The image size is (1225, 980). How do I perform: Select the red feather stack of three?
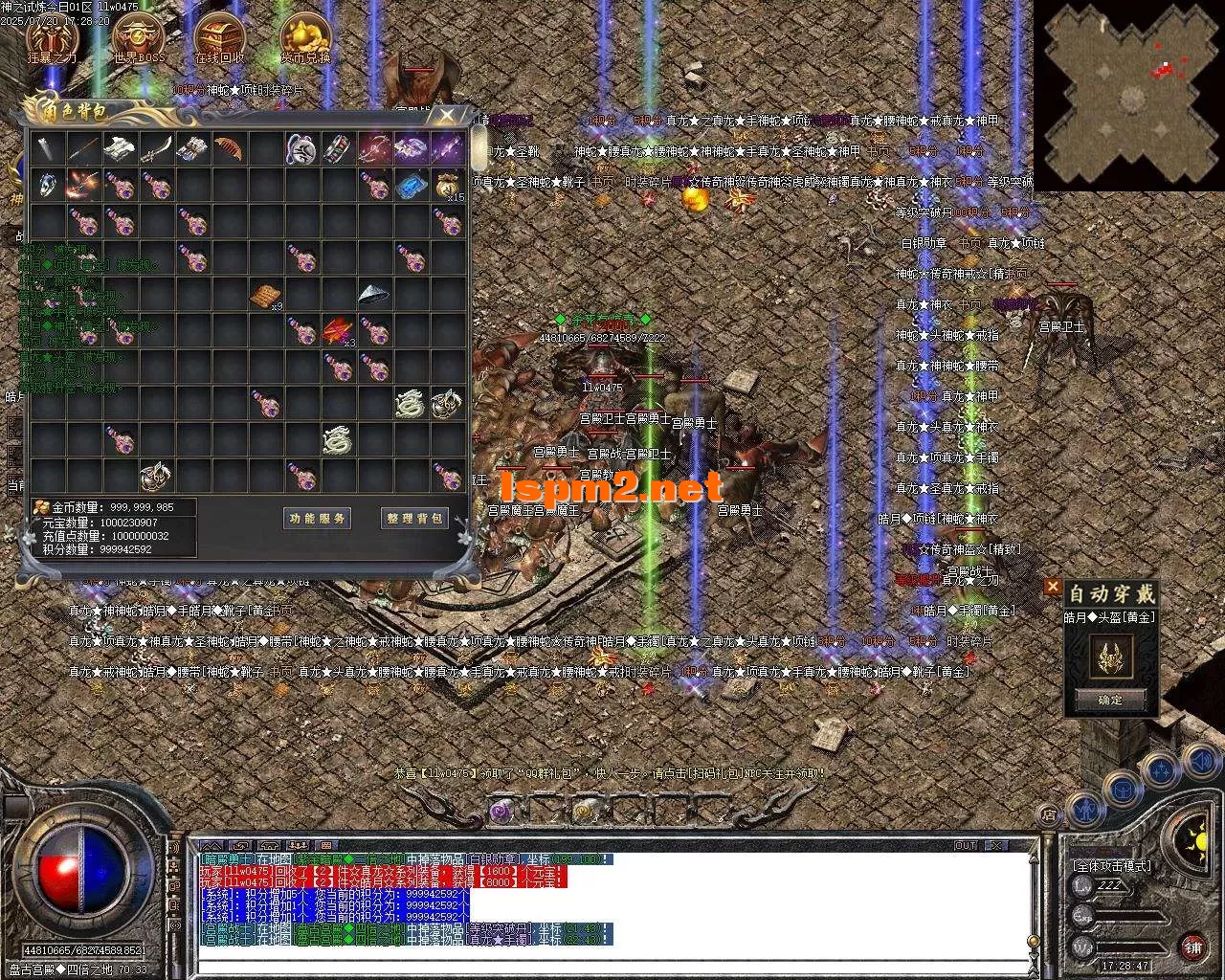(338, 331)
